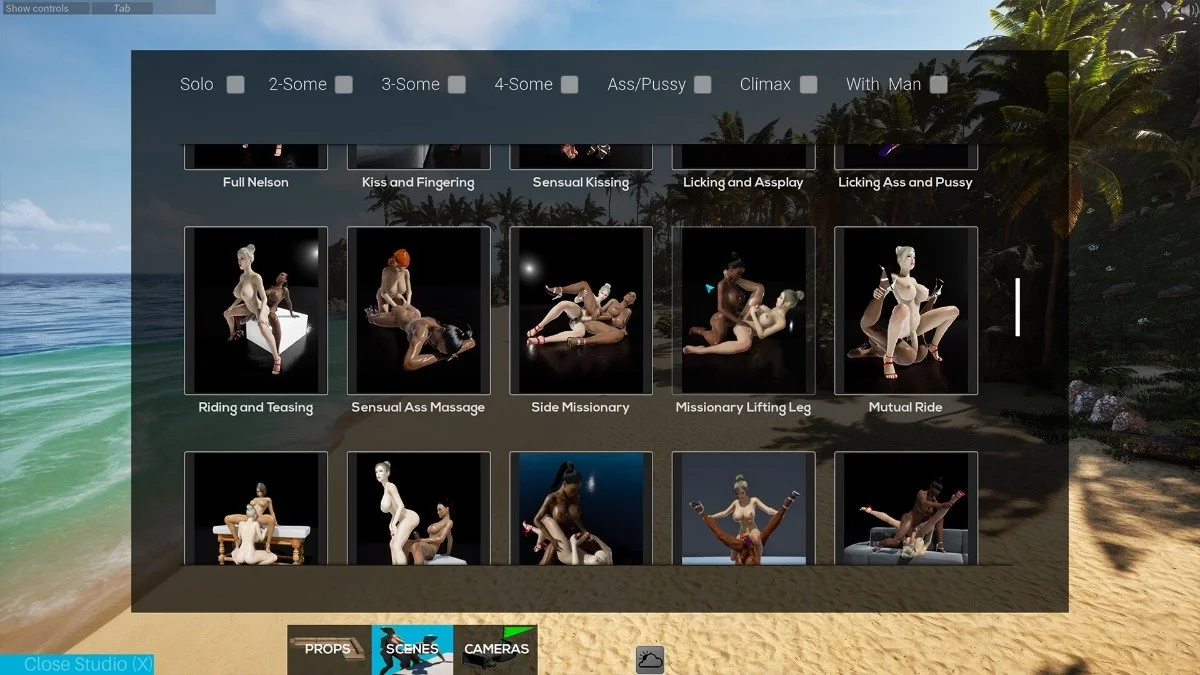Tick the Solo filter checkbox
Image resolution: width=1200 pixels, height=675 pixels.
[x=235, y=85]
